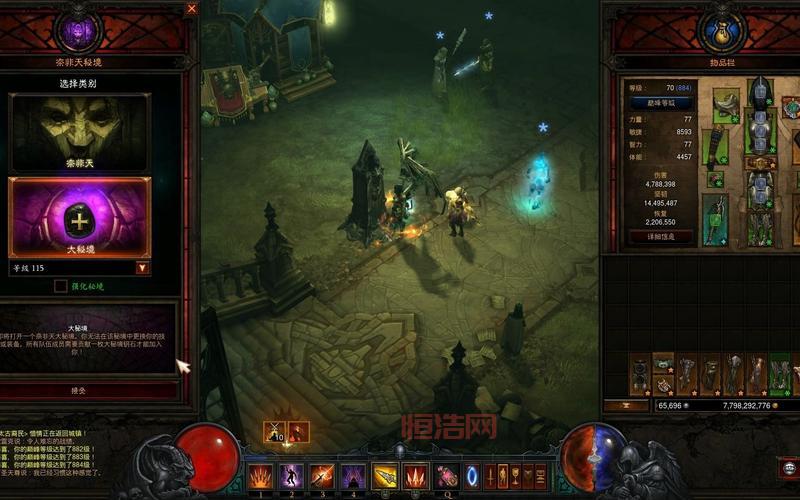
Task: Click the 接受 accept button
Action: pos(78,390)
